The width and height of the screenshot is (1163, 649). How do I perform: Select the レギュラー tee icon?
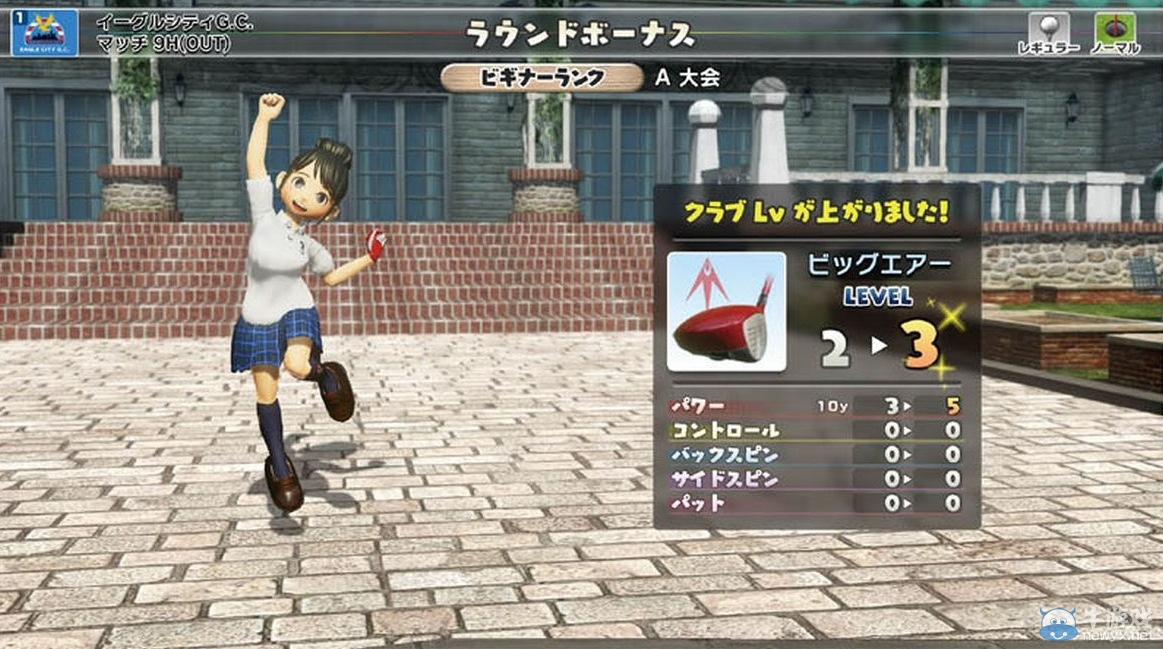1048,29
